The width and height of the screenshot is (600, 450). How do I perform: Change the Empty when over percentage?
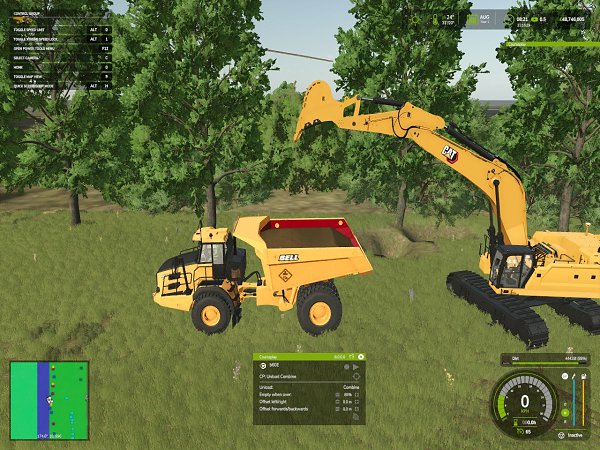(347, 394)
